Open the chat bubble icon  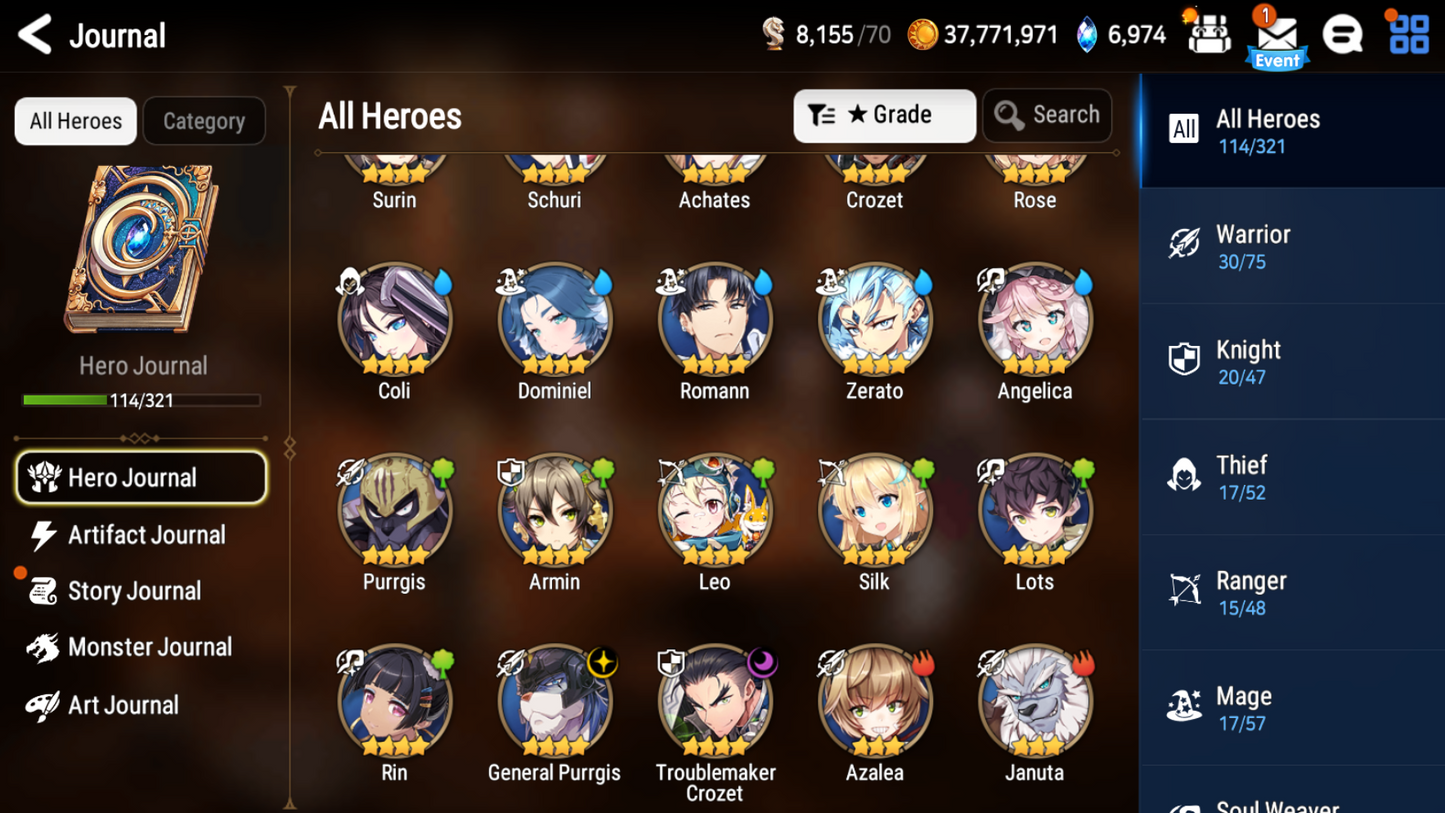click(1342, 35)
